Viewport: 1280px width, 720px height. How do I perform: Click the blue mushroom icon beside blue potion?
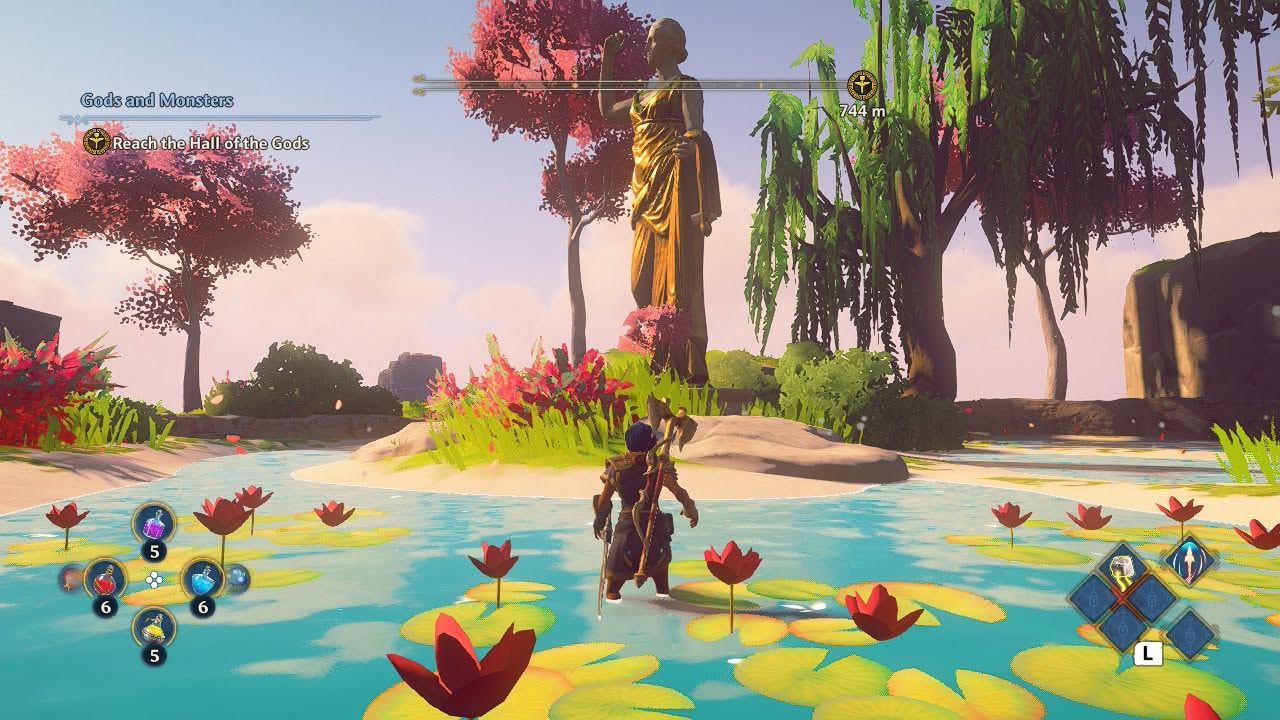pos(238,577)
